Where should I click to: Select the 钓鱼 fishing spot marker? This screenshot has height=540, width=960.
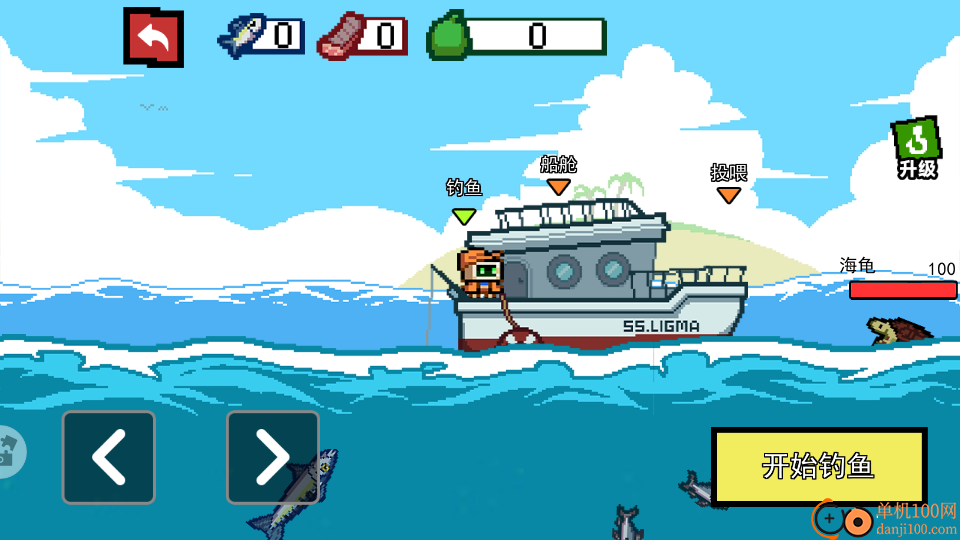tap(464, 214)
